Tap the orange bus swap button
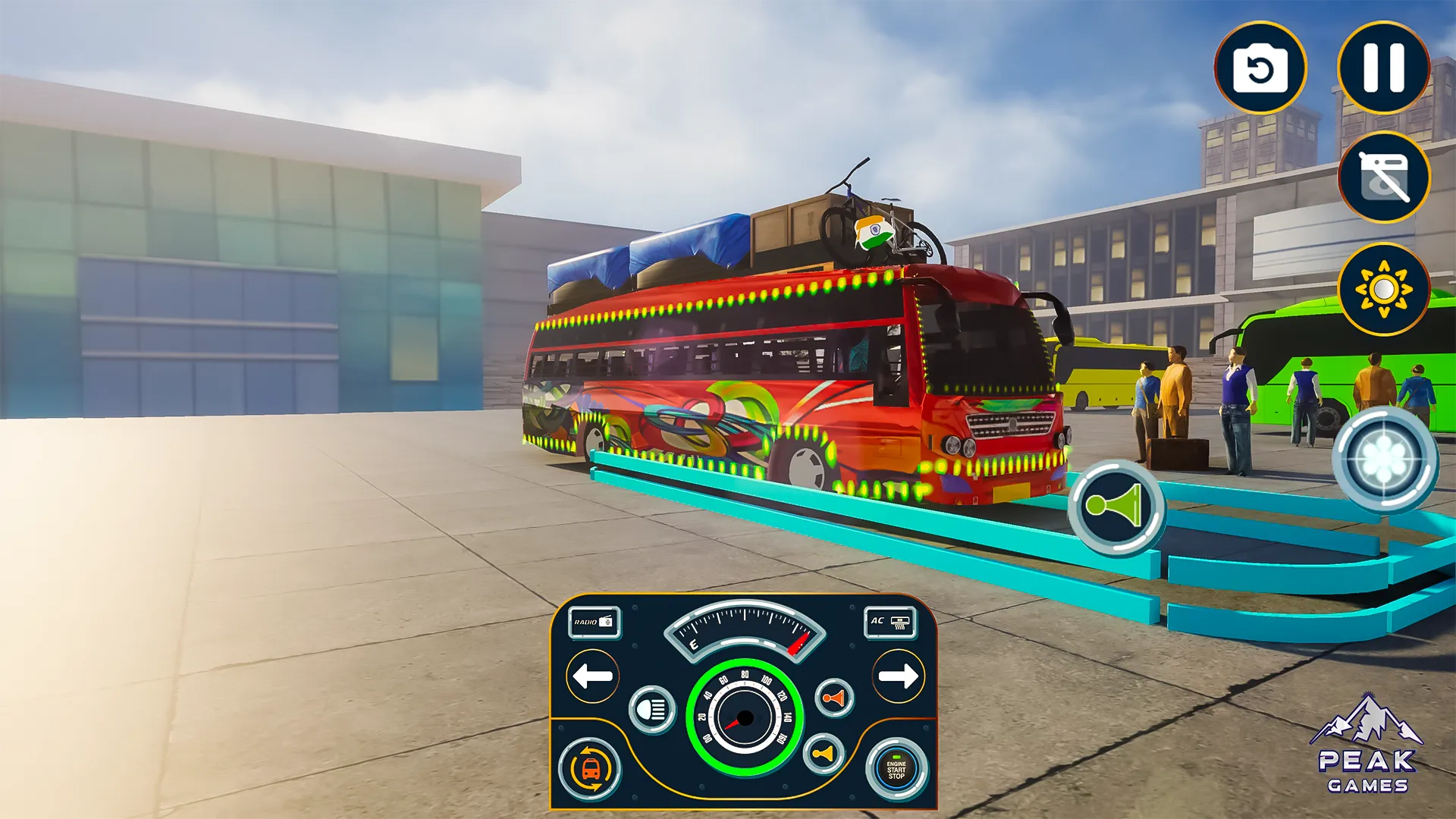This screenshot has height=819, width=1456. 591,769
